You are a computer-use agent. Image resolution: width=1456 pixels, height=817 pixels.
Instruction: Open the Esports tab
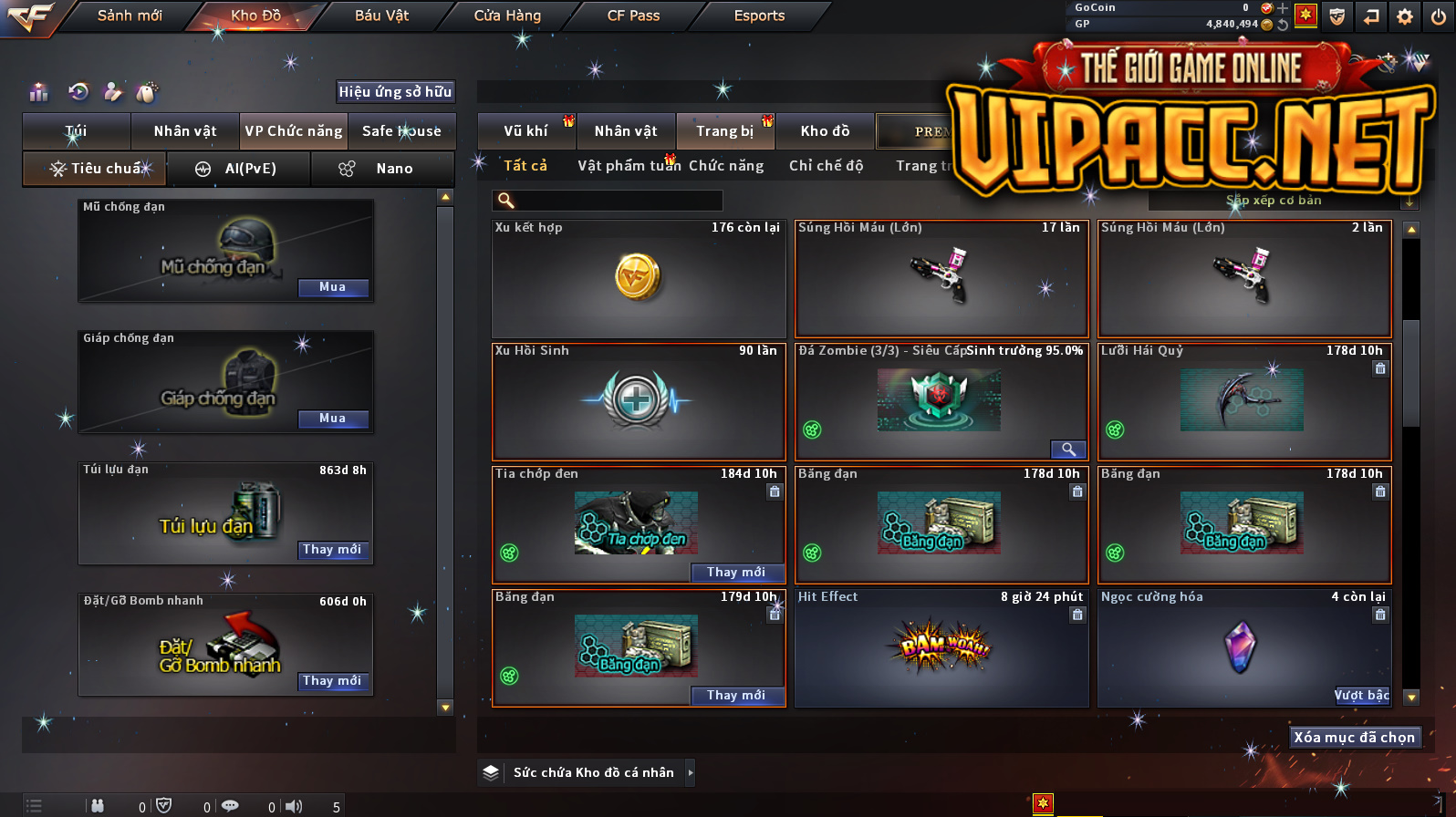759,16
